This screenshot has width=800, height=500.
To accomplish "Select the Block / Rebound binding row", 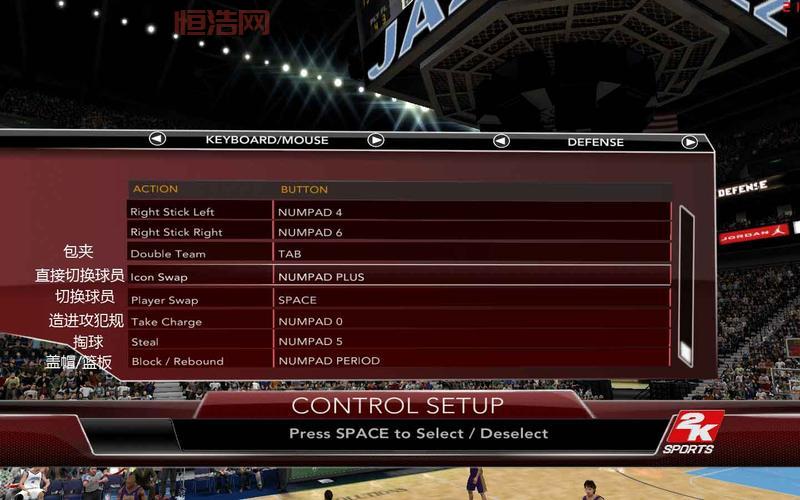I will pyautogui.click(x=398, y=361).
